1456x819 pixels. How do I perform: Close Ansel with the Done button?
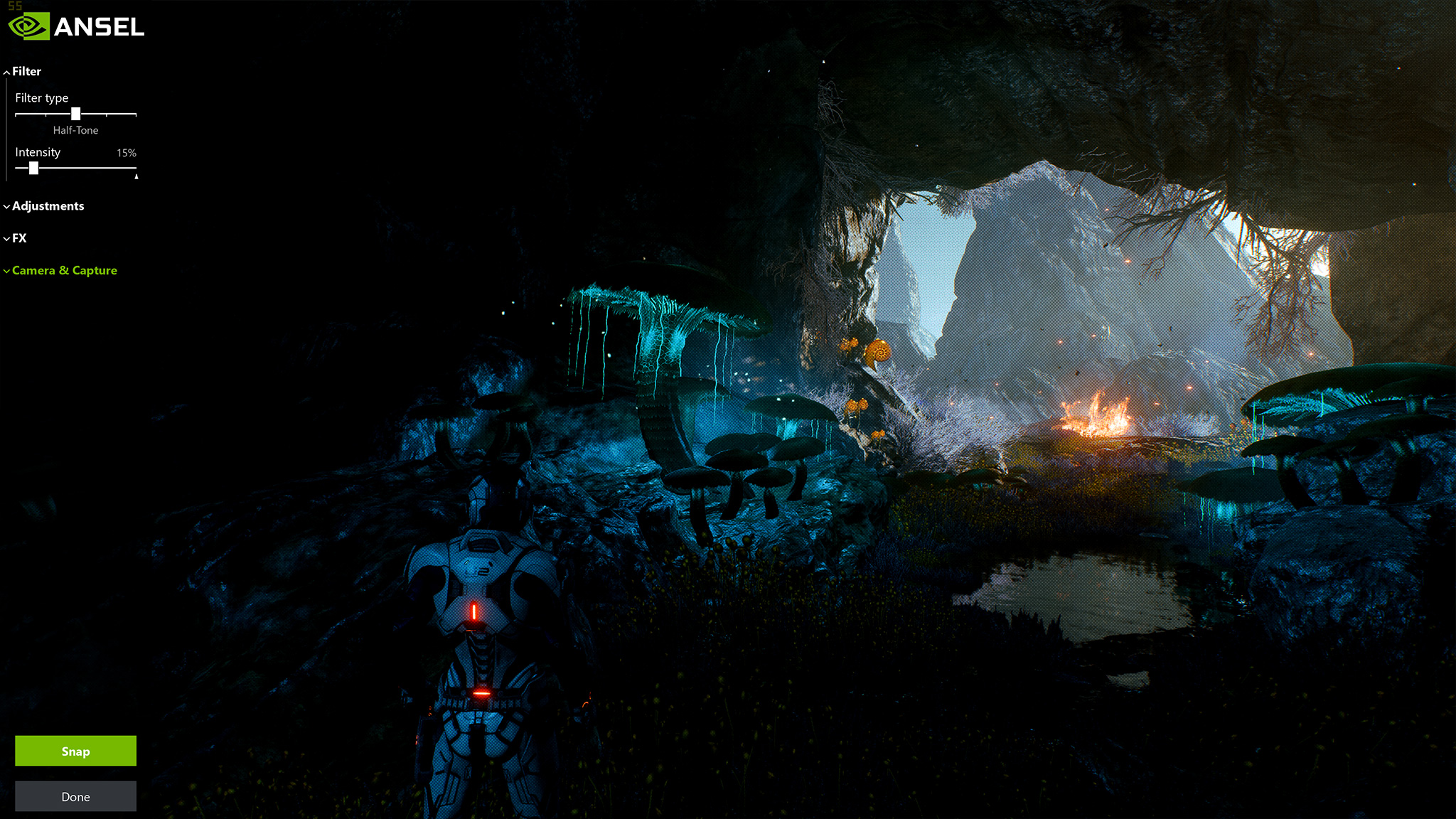click(x=75, y=796)
